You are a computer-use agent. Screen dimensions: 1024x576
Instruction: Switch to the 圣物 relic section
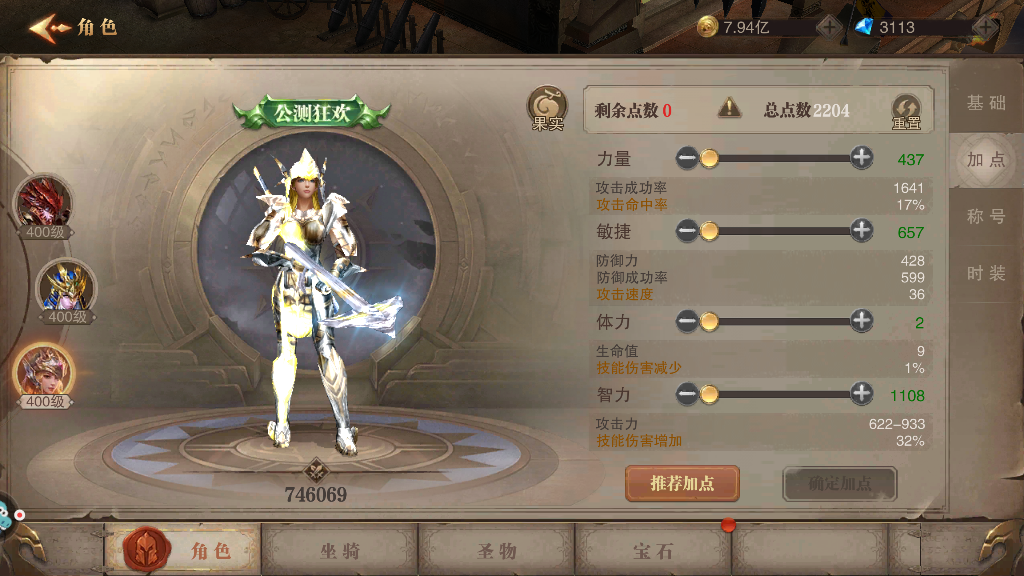click(x=496, y=550)
